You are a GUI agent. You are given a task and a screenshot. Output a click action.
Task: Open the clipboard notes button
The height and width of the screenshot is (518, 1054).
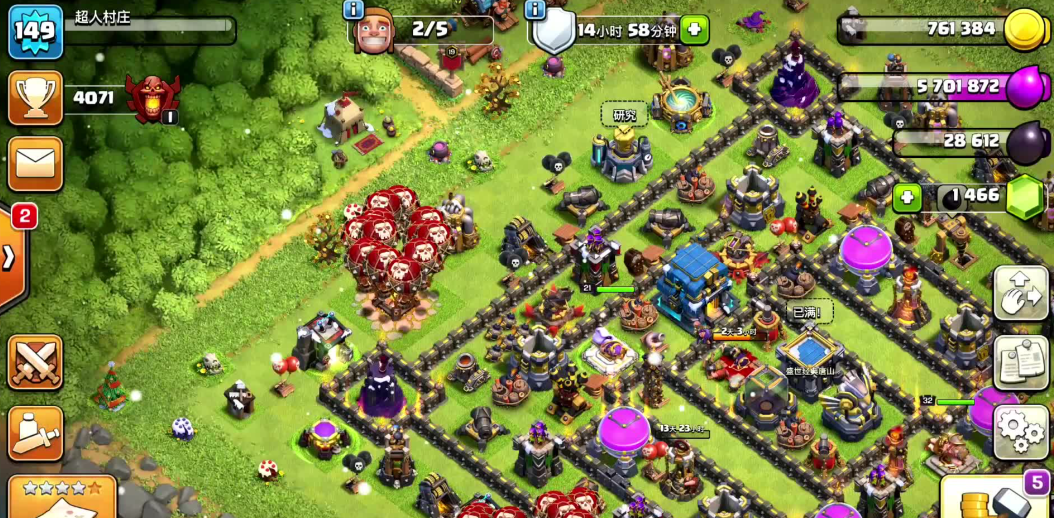[1020, 362]
